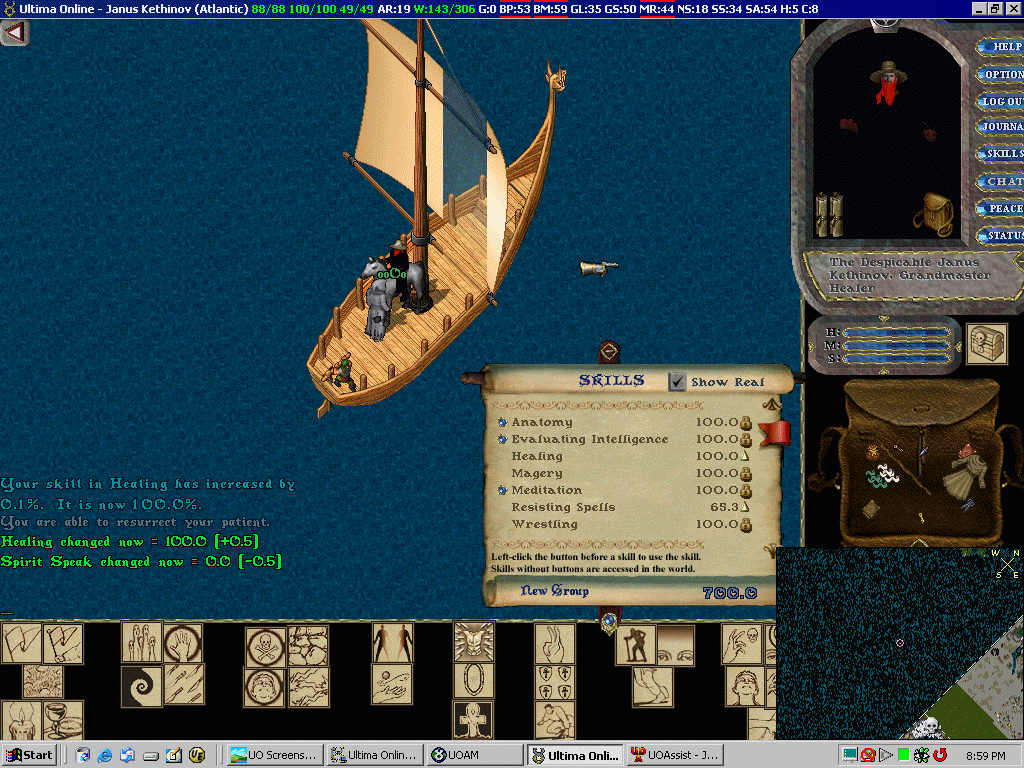
Task: Switch to UOAM in the taskbar
Action: (x=474, y=755)
